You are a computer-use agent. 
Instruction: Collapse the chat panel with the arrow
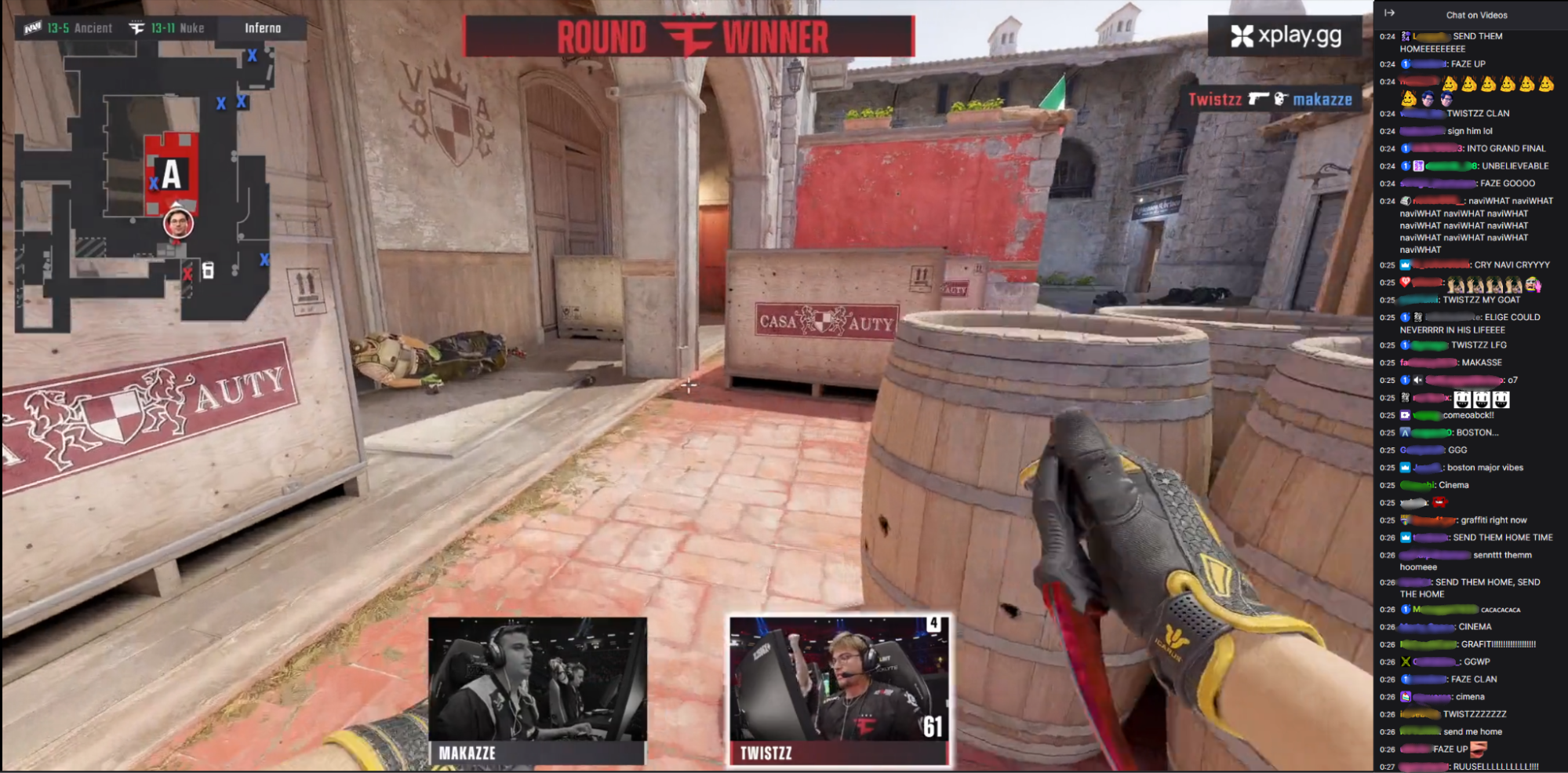[x=1389, y=13]
